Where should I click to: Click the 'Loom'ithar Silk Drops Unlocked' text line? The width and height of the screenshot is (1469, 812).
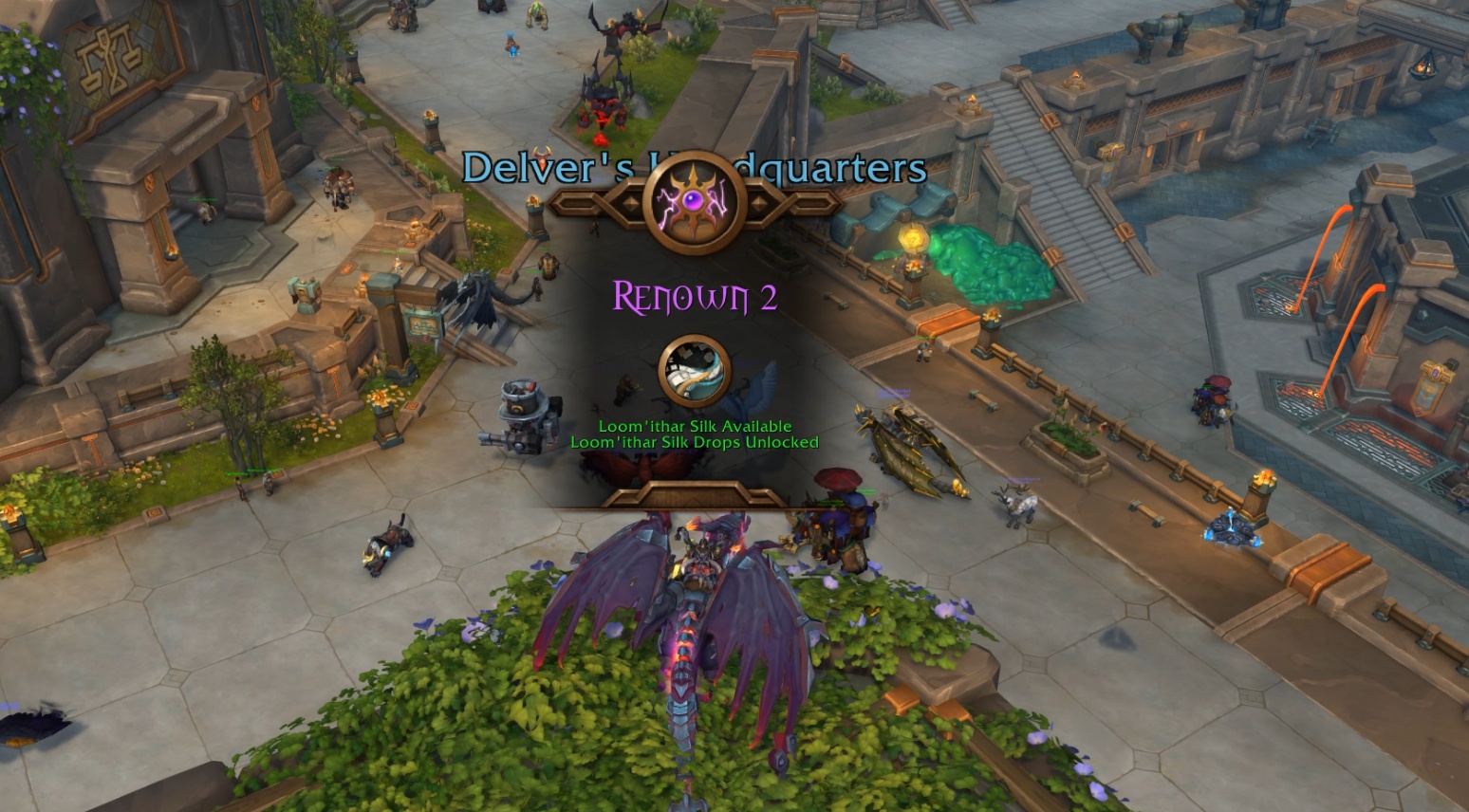(695, 440)
